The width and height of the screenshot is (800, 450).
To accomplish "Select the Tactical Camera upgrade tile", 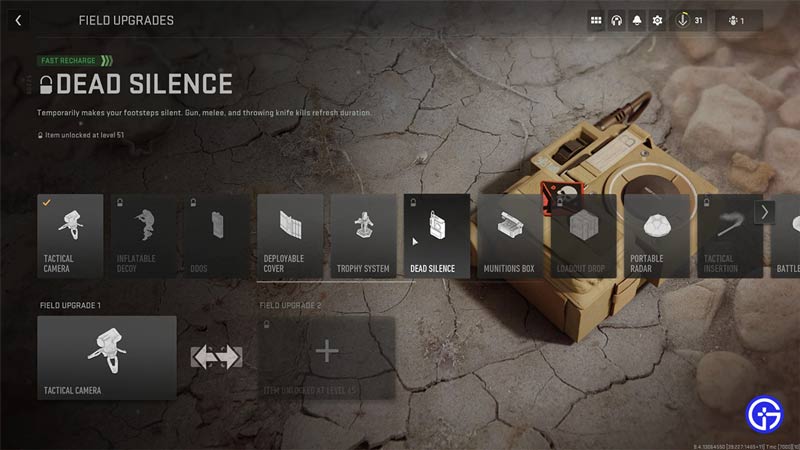I will click(70, 235).
